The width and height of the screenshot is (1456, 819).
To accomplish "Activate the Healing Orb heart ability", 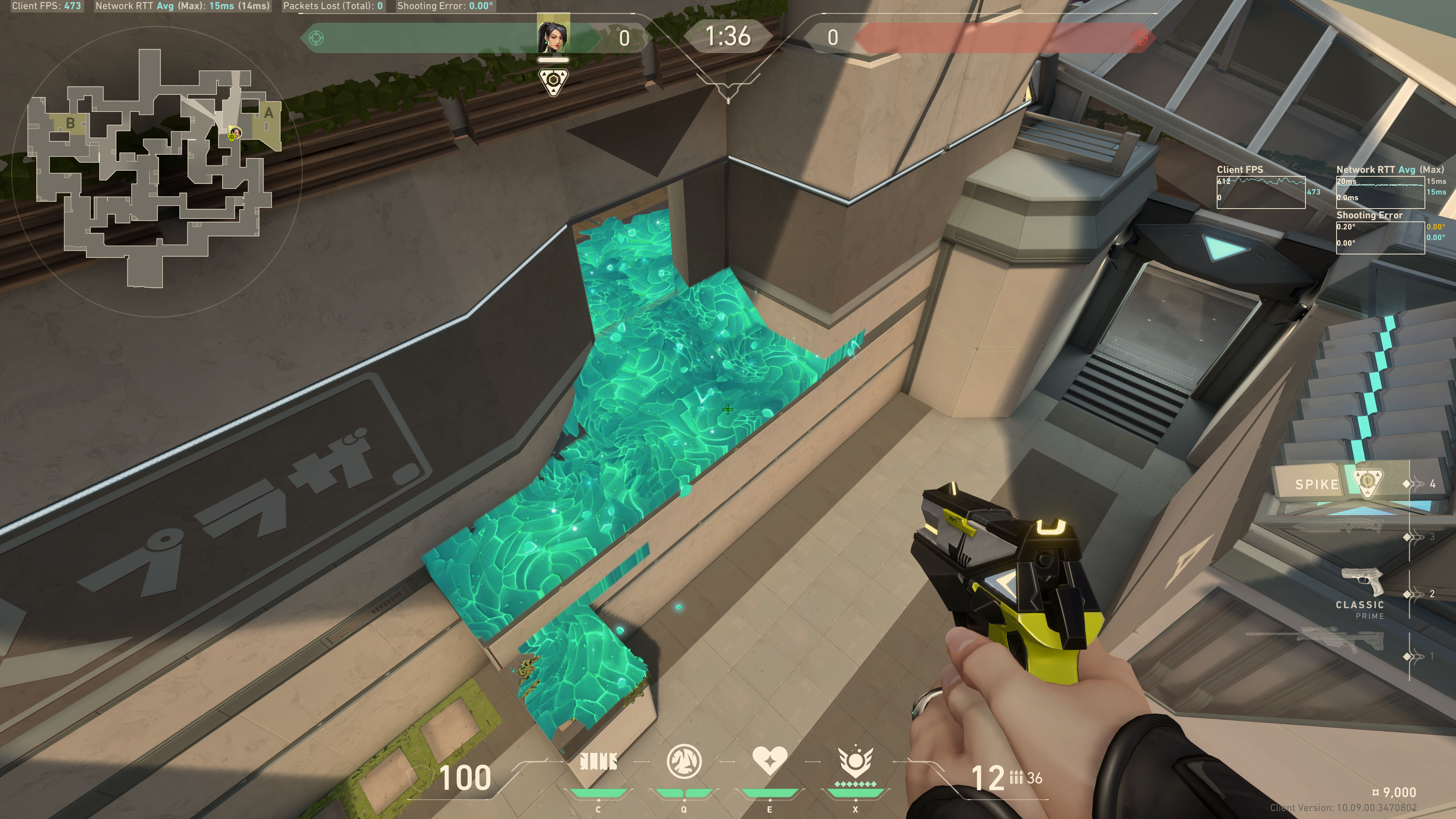I will pos(769,761).
